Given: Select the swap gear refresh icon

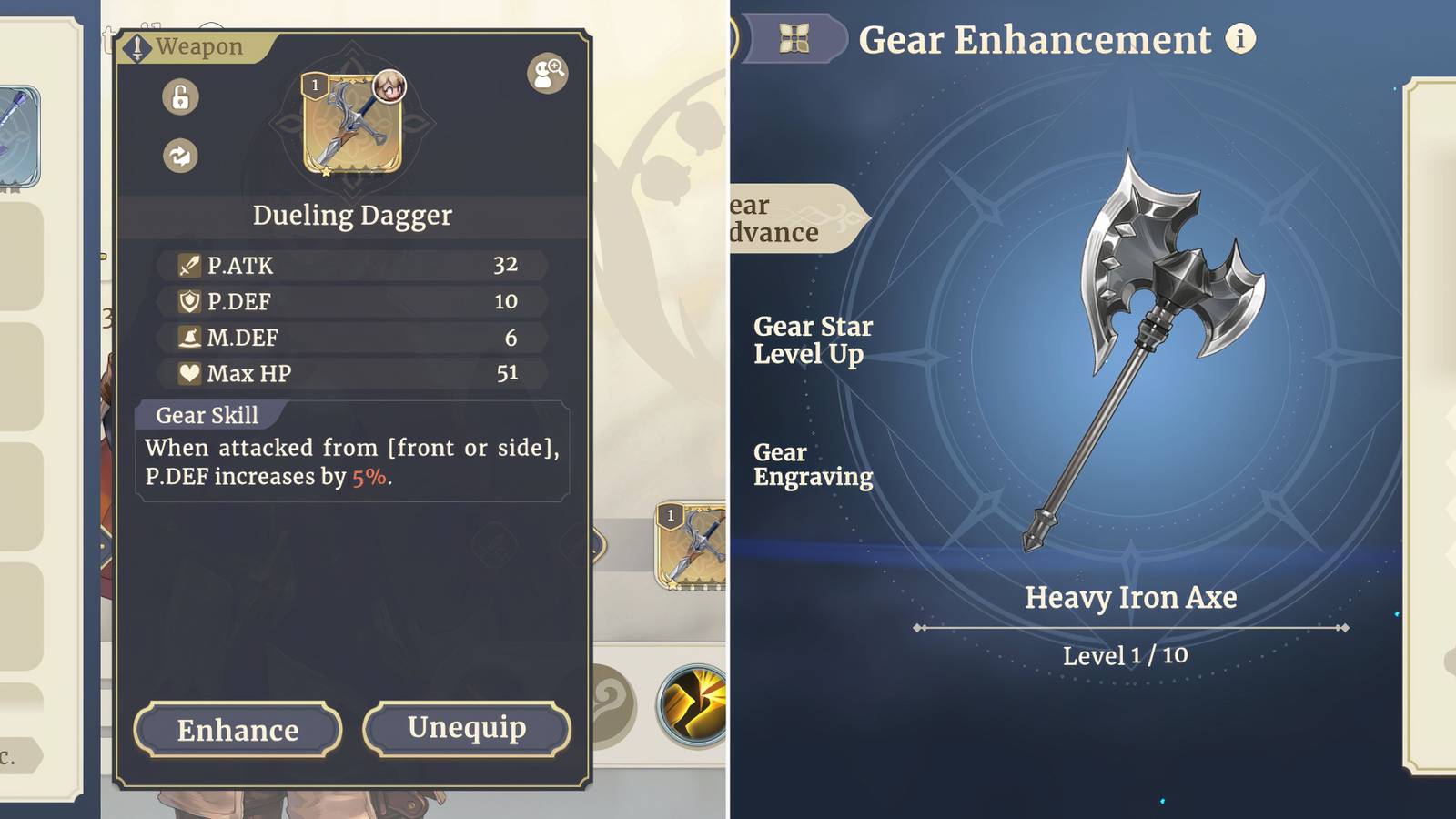Looking at the screenshot, I should coord(178,156).
